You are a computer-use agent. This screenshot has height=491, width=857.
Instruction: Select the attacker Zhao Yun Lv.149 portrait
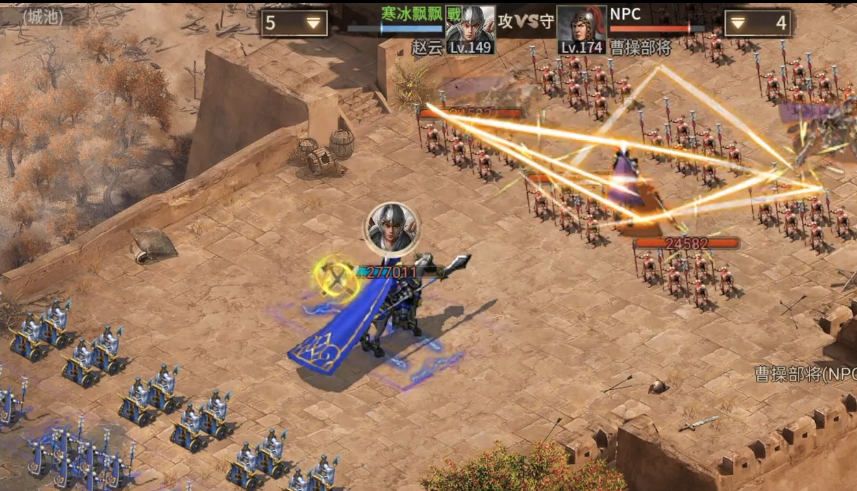pyautogui.click(x=470, y=24)
